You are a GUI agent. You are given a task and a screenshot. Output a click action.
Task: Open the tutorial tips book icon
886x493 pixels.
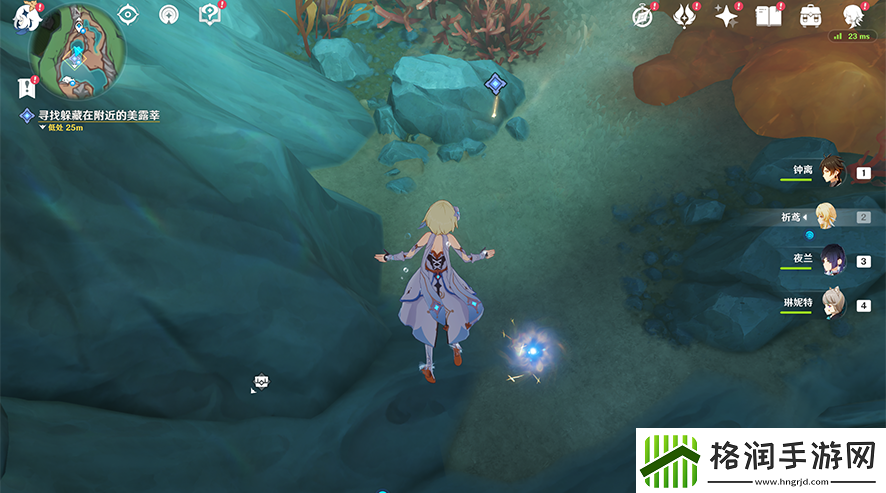[210, 14]
